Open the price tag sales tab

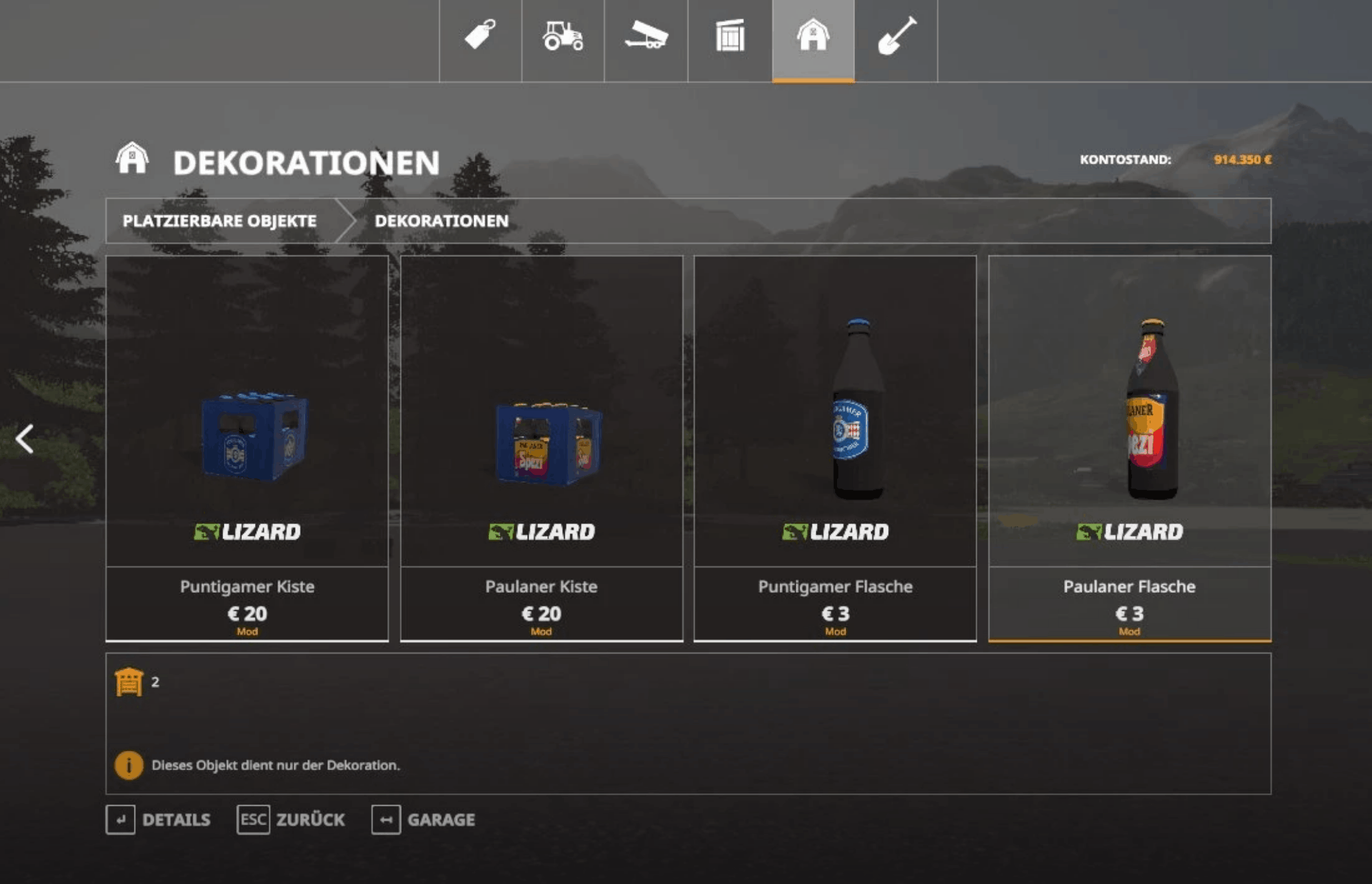480,36
